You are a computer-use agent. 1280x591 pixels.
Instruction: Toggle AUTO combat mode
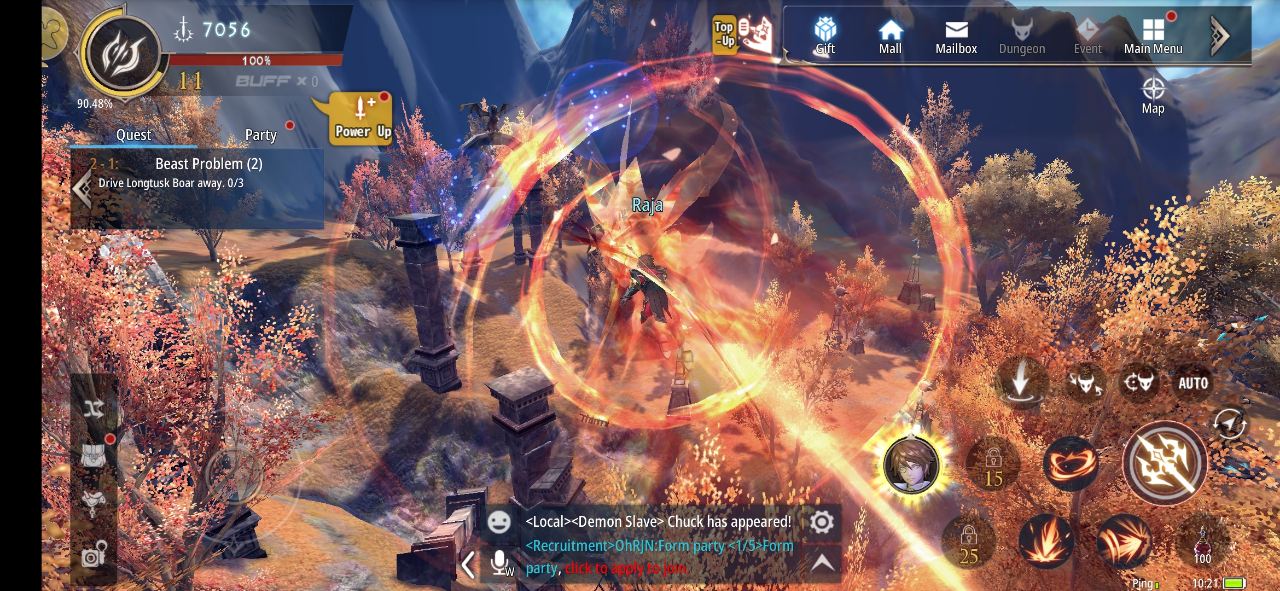click(1193, 383)
